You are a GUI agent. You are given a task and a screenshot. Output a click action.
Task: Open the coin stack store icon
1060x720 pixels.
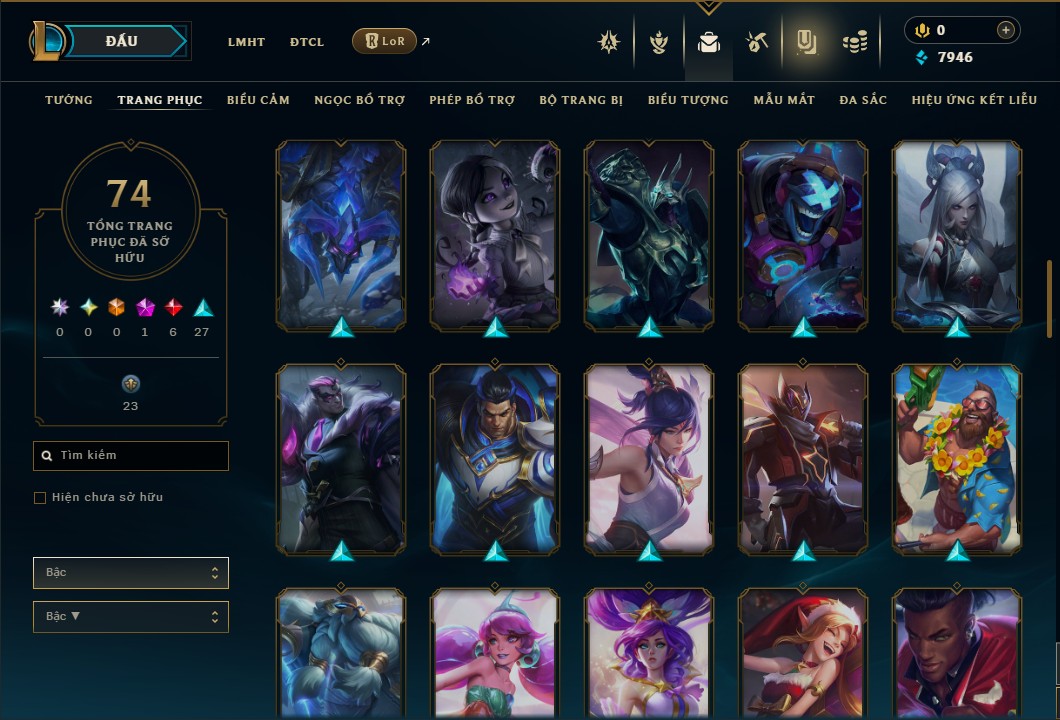pos(854,42)
